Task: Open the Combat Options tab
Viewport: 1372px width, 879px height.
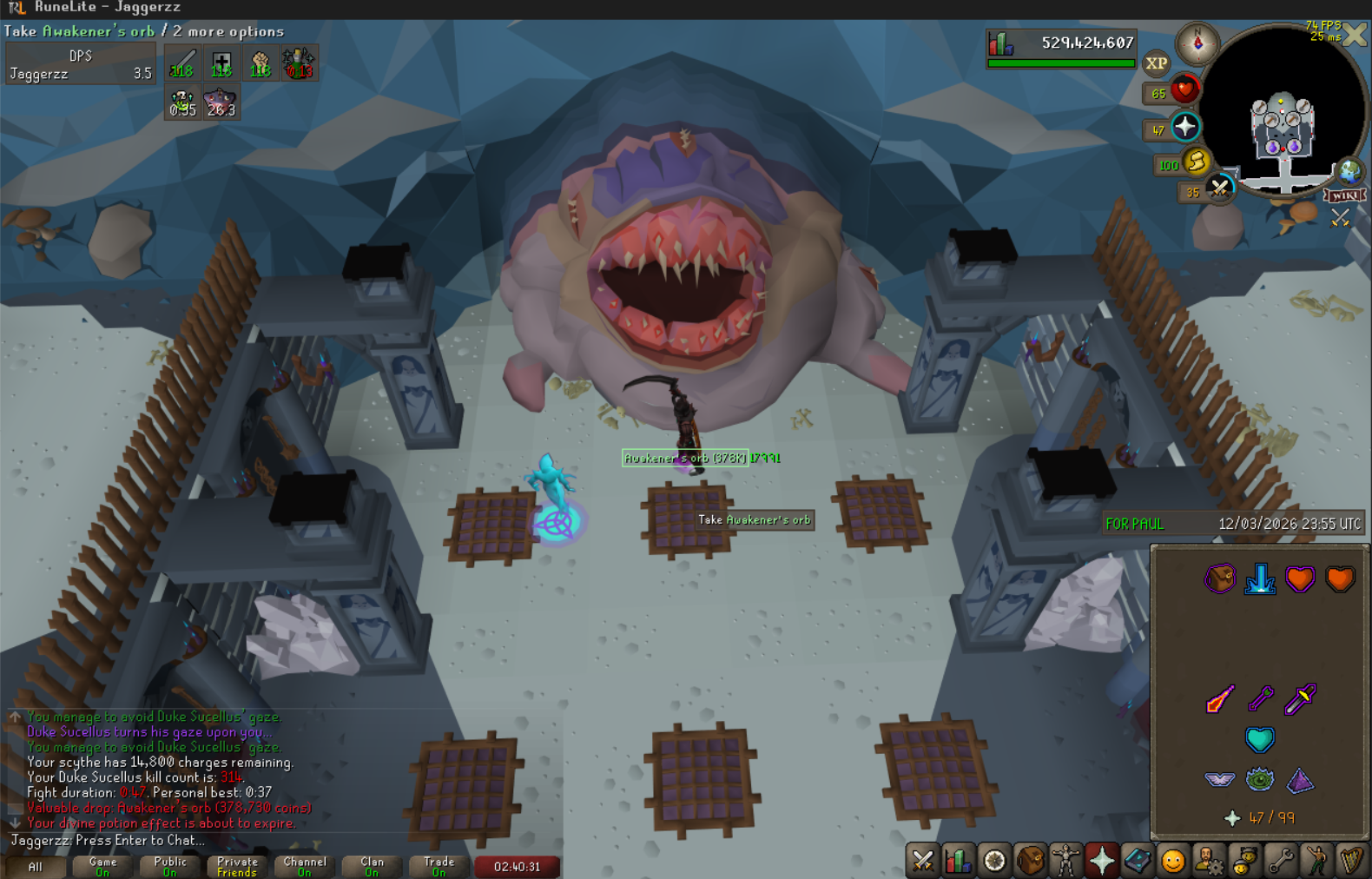Action: click(922, 861)
